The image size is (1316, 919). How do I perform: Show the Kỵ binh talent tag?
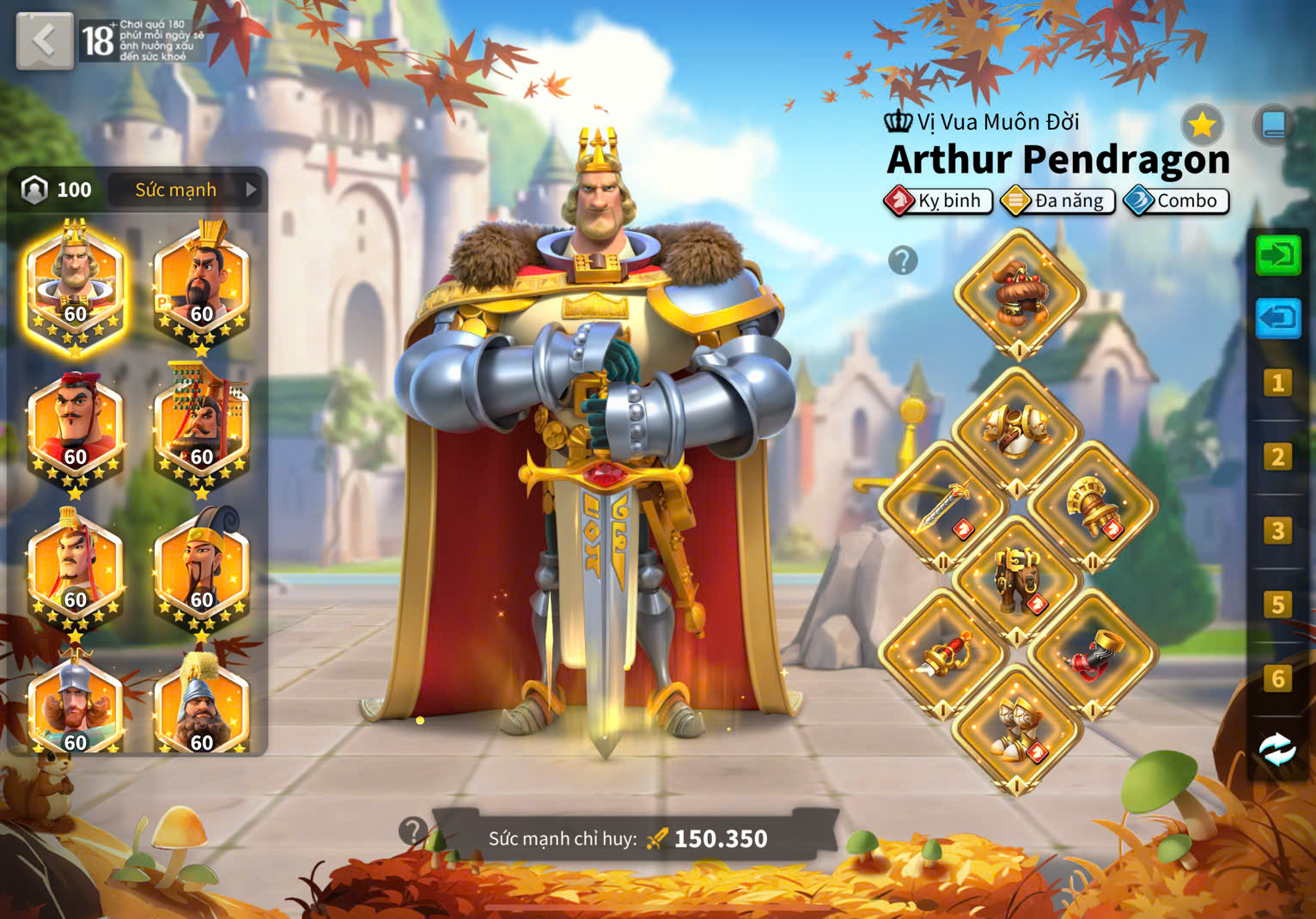938,201
